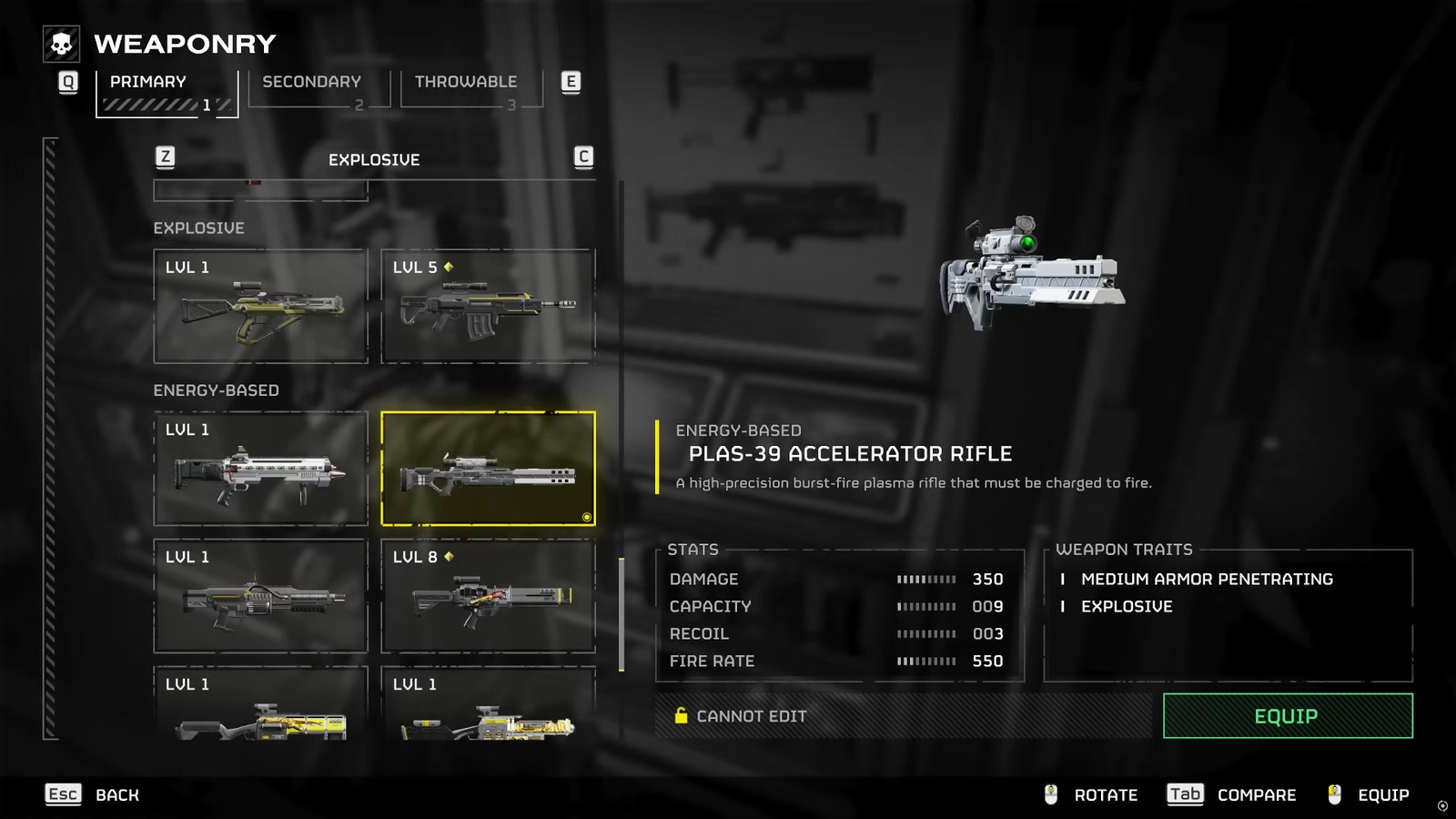Select the Explosive category header
1456x819 pixels.
(x=374, y=160)
